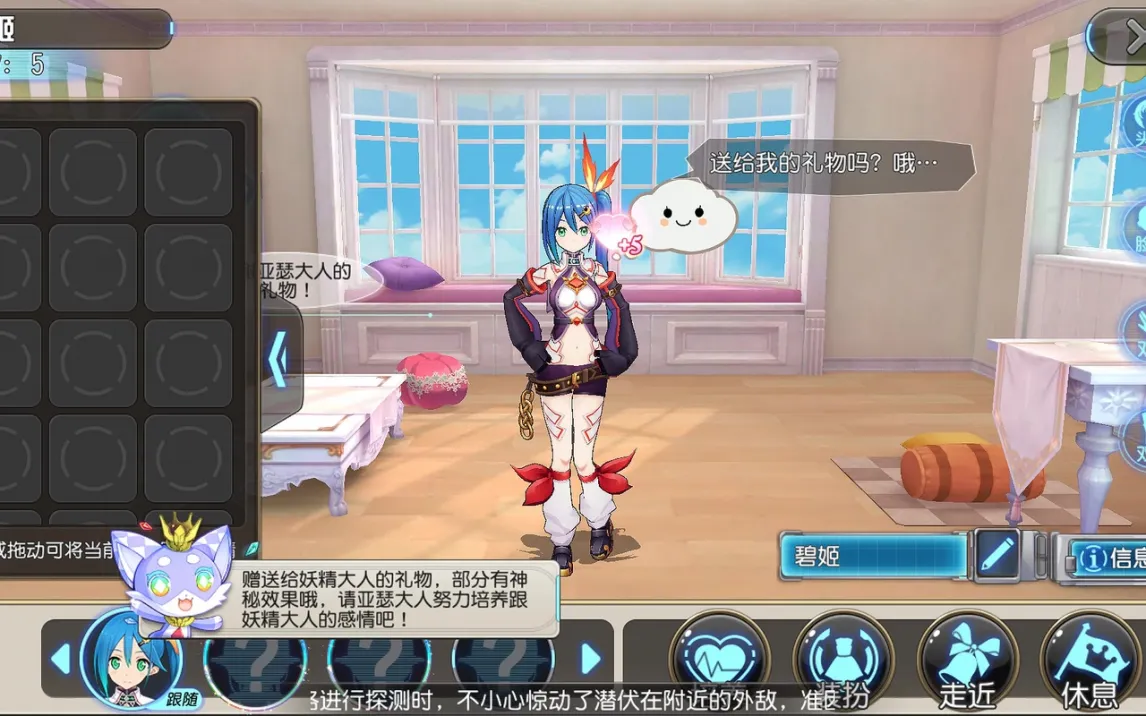Show the next fairy with the right arrow
1146x716 pixels.
point(591,659)
